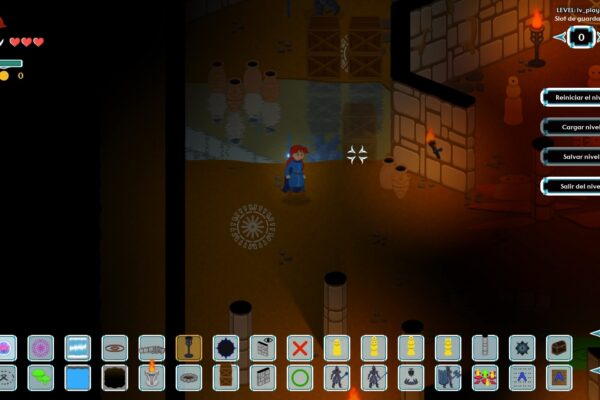Select the wooden crate with blue arrow
This screenshot has width=600, height=400.
coord(559,377)
